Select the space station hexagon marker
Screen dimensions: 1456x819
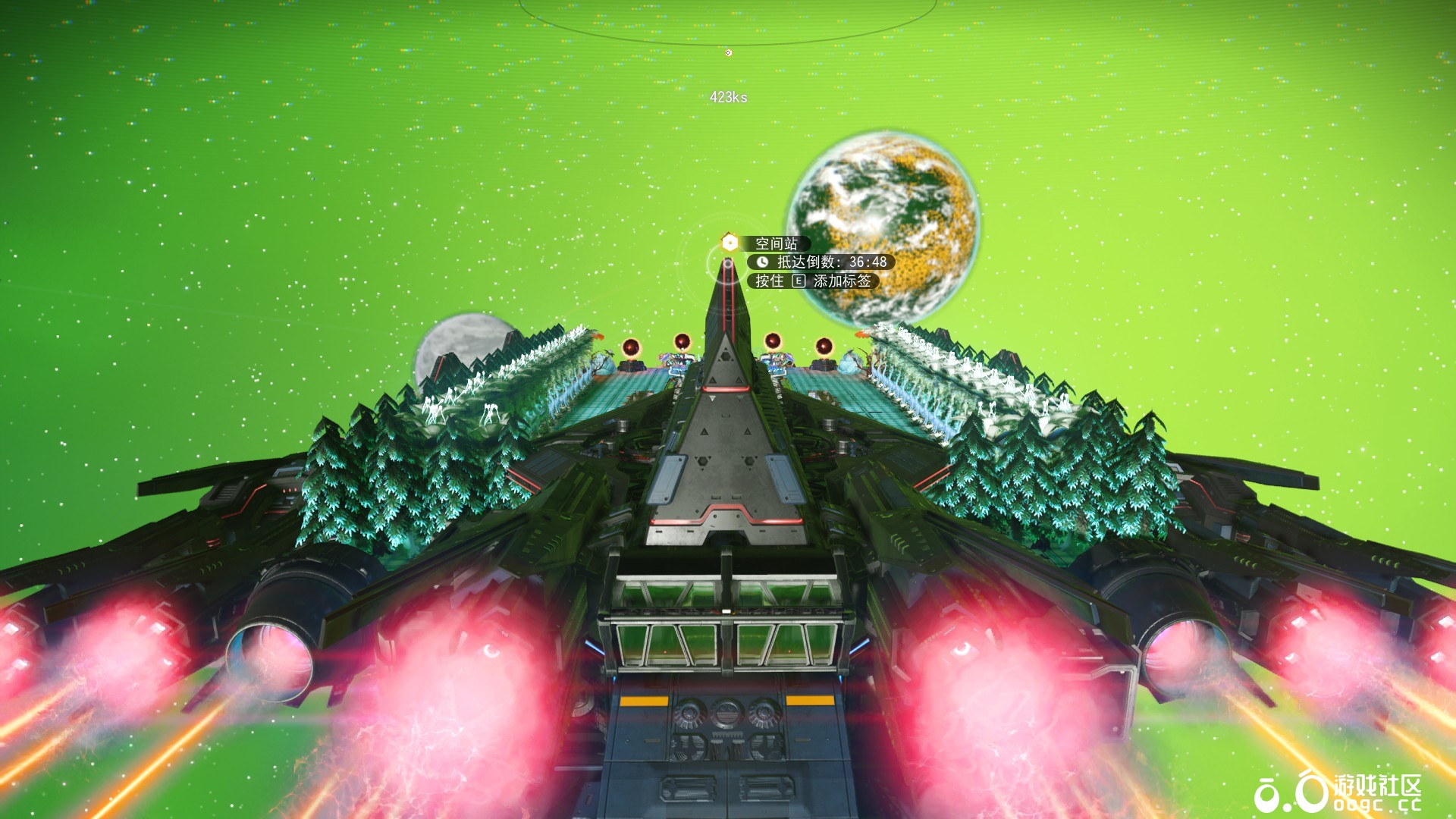[x=730, y=243]
